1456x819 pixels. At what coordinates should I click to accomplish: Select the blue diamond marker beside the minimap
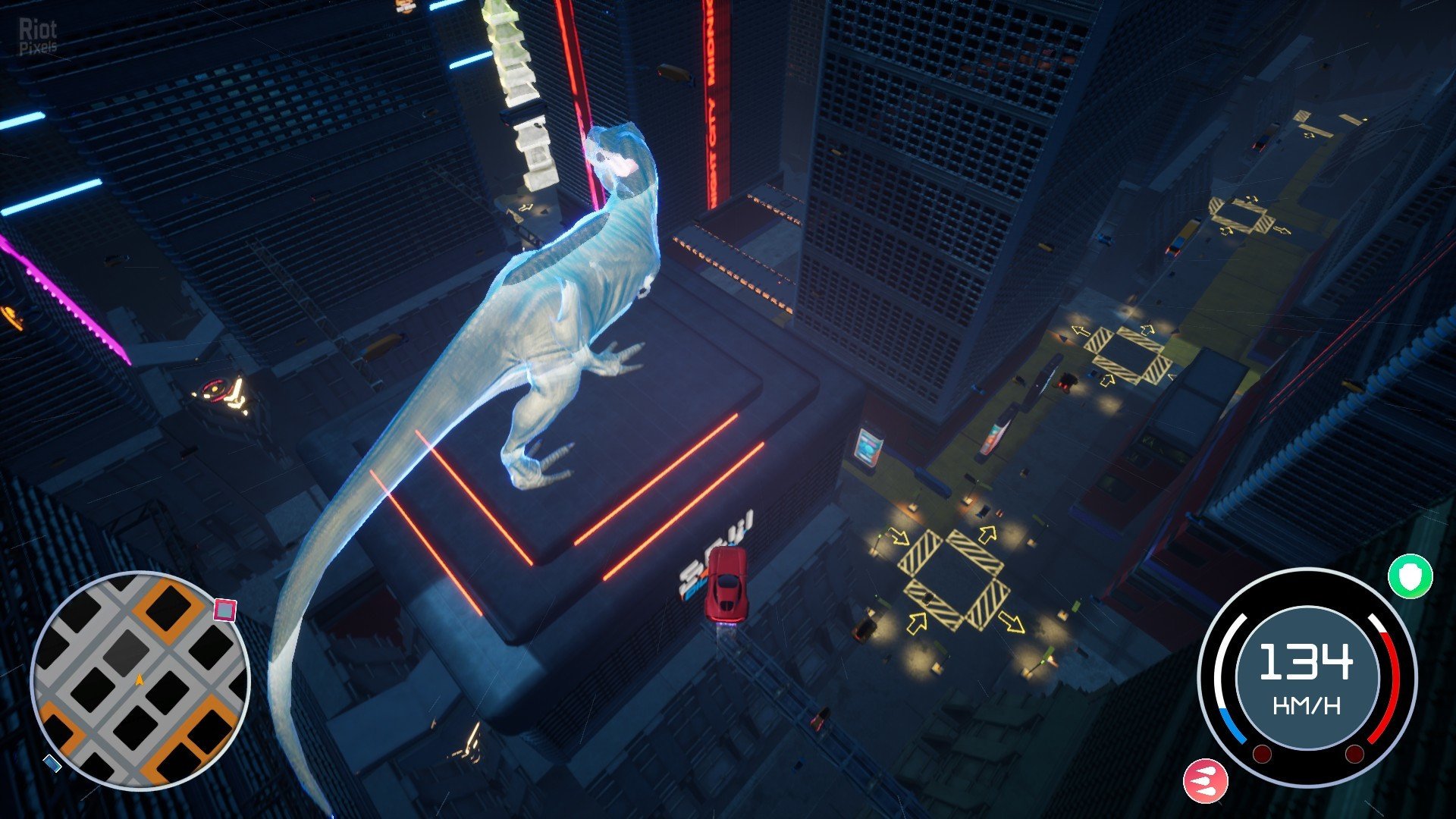pos(52,763)
